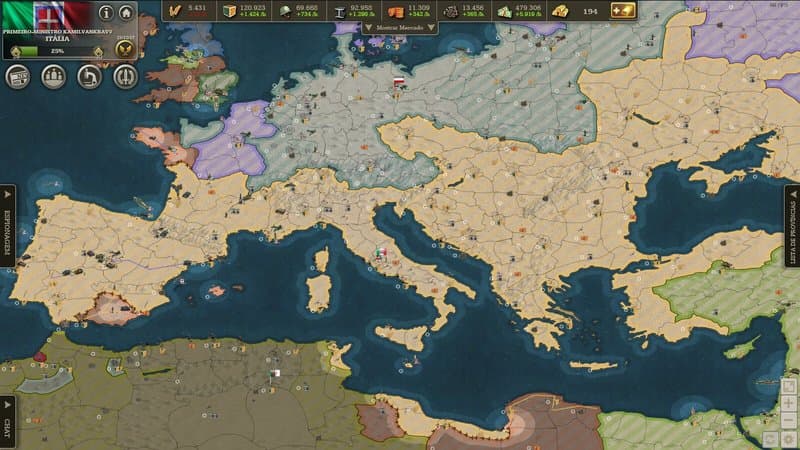Open the research microscope button
This screenshot has width=800, height=450.
[90, 76]
